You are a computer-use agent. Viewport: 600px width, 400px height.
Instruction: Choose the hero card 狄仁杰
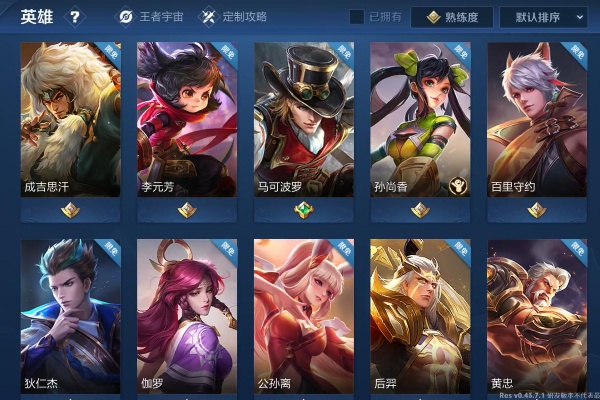pos(70,315)
